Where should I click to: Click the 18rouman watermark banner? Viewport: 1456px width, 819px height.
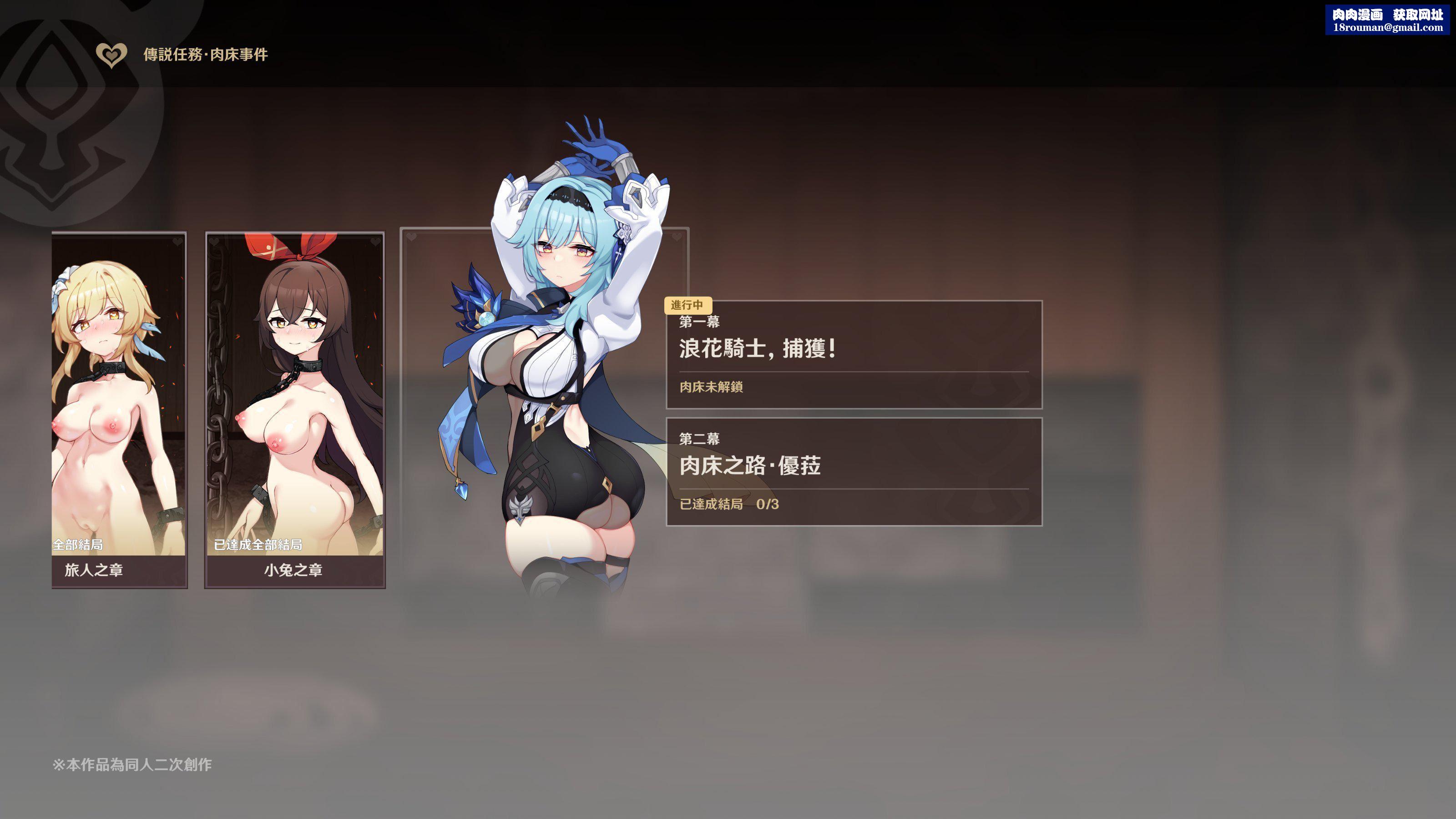click(1386, 20)
